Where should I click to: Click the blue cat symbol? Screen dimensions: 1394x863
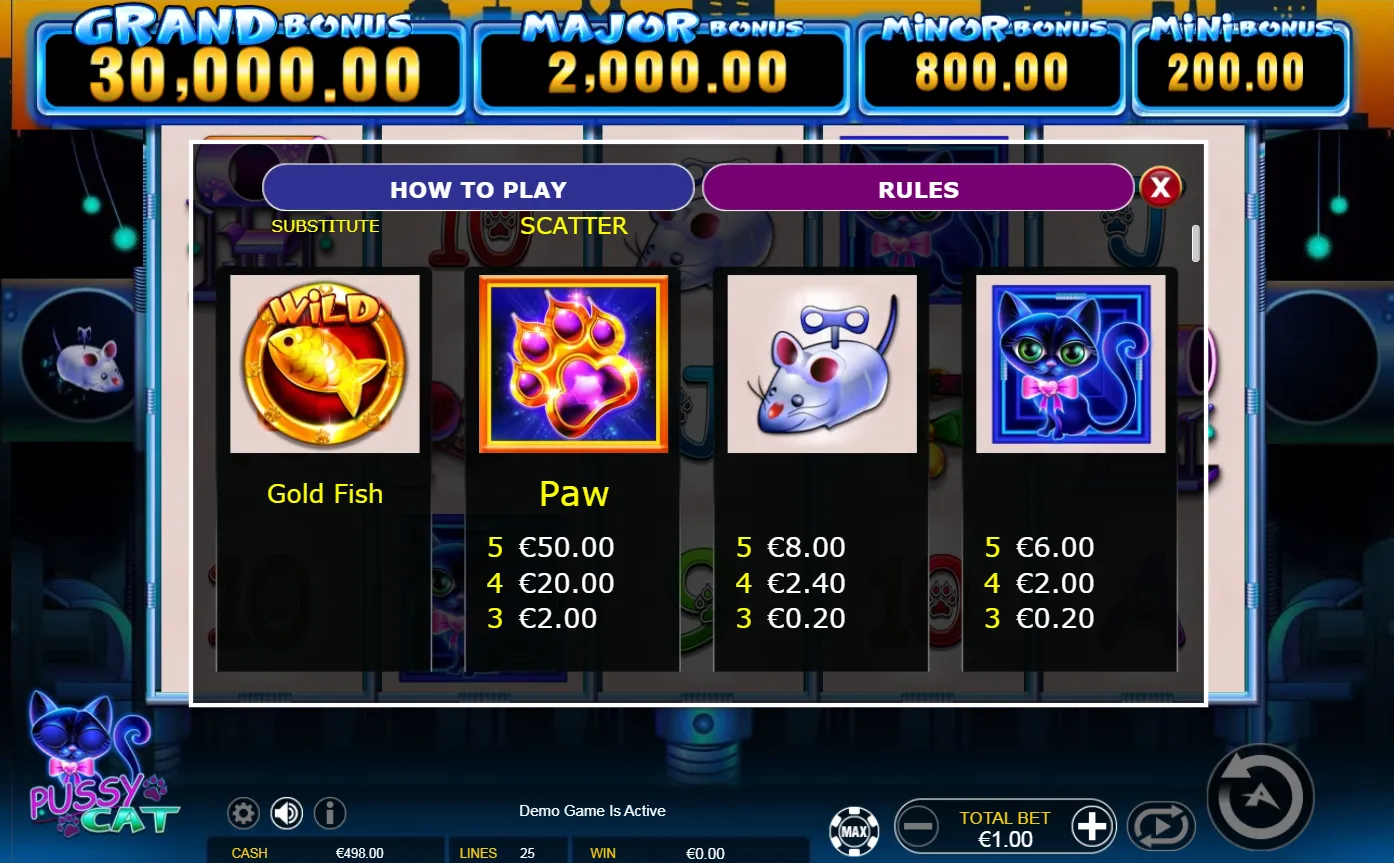click(x=1069, y=363)
